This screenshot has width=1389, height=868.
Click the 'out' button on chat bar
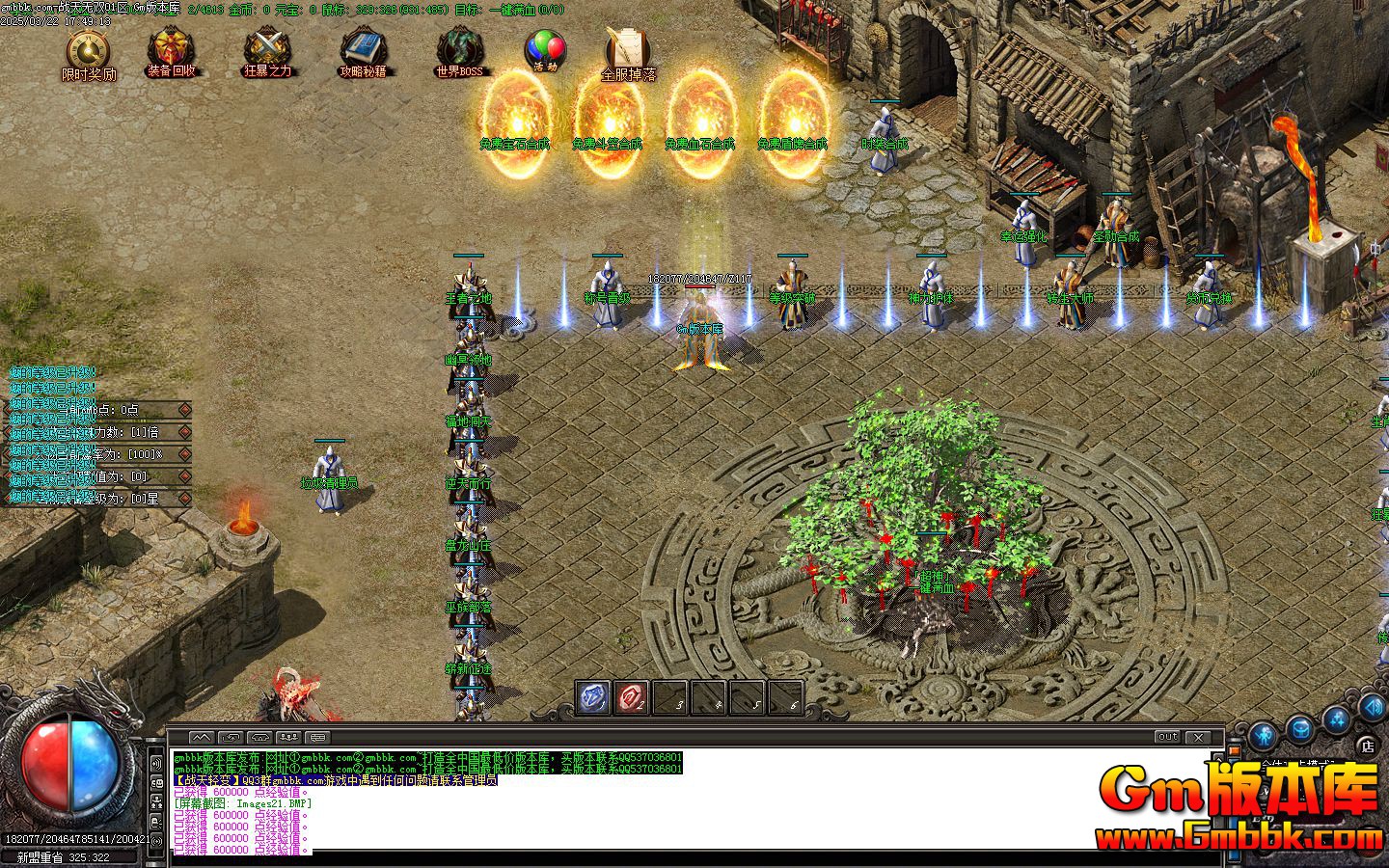[x=1167, y=737]
